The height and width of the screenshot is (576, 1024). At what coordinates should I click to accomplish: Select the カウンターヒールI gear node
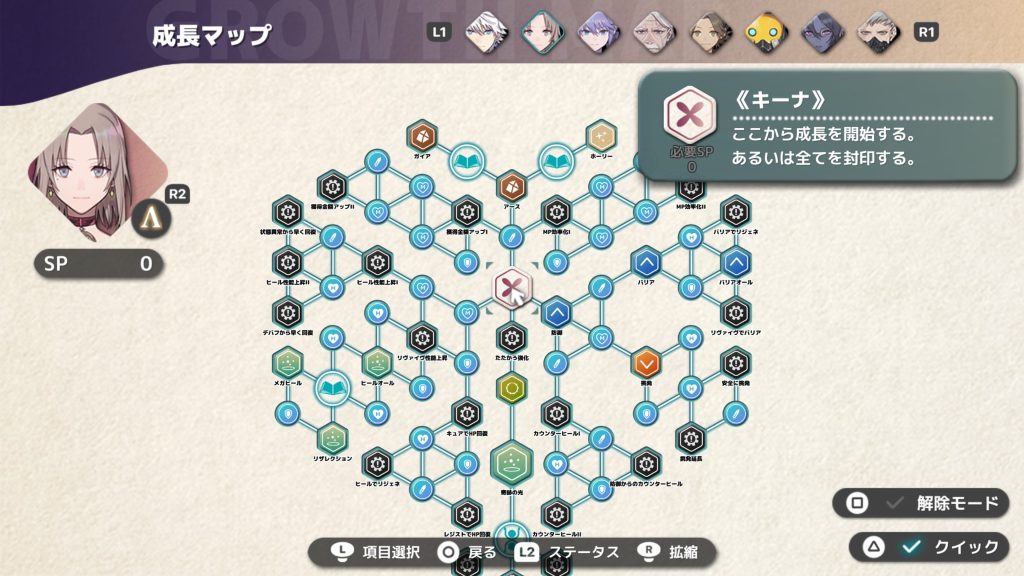coord(556,412)
